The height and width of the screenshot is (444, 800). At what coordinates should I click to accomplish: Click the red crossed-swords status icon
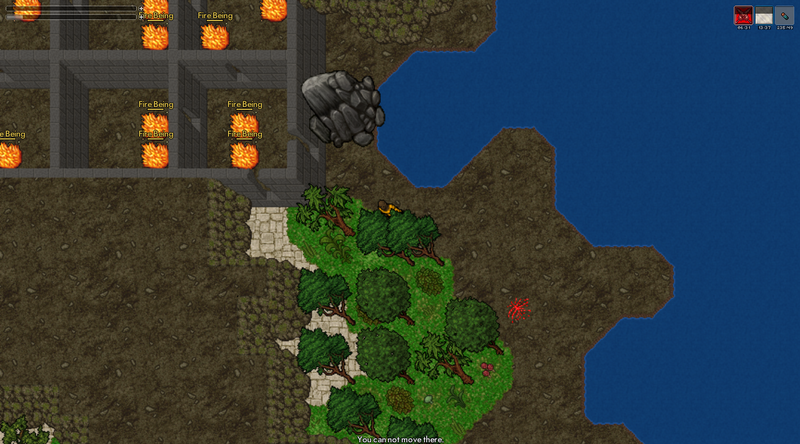point(743,15)
